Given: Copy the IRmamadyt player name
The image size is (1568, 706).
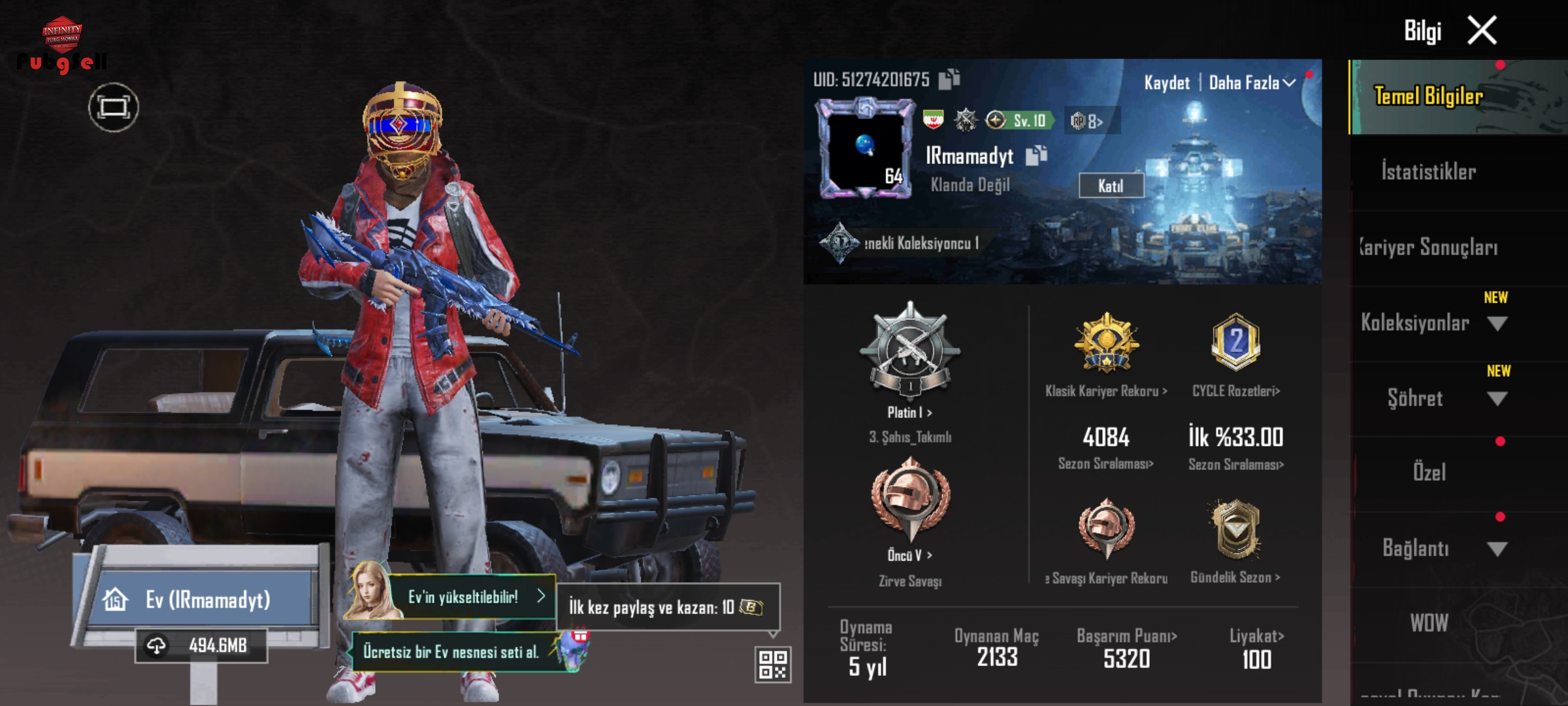Looking at the screenshot, I should 1036,156.
